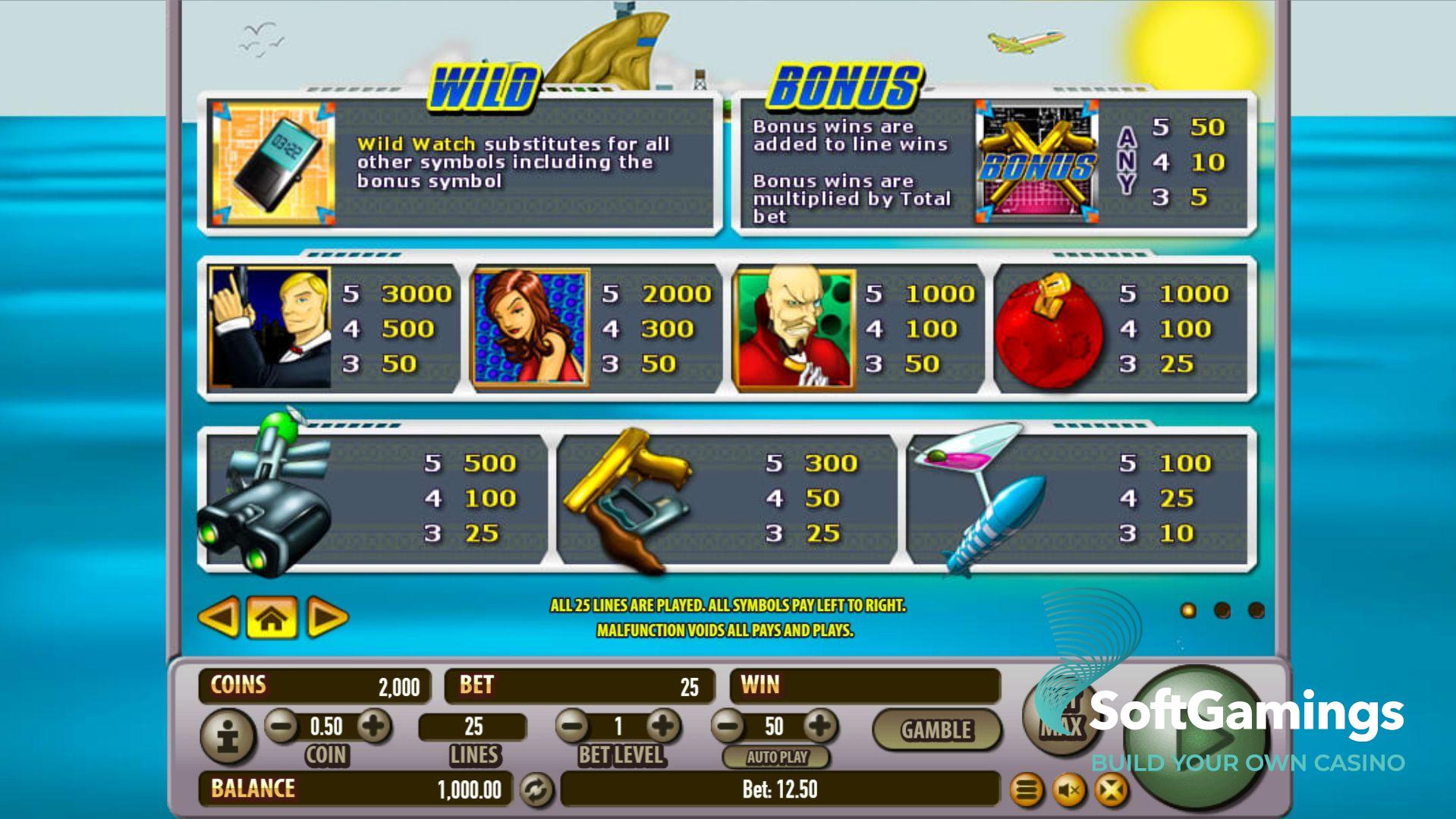Screen dimensions: 1456x819
Task: Open the game info button
Action: click(x=228, y=736)
